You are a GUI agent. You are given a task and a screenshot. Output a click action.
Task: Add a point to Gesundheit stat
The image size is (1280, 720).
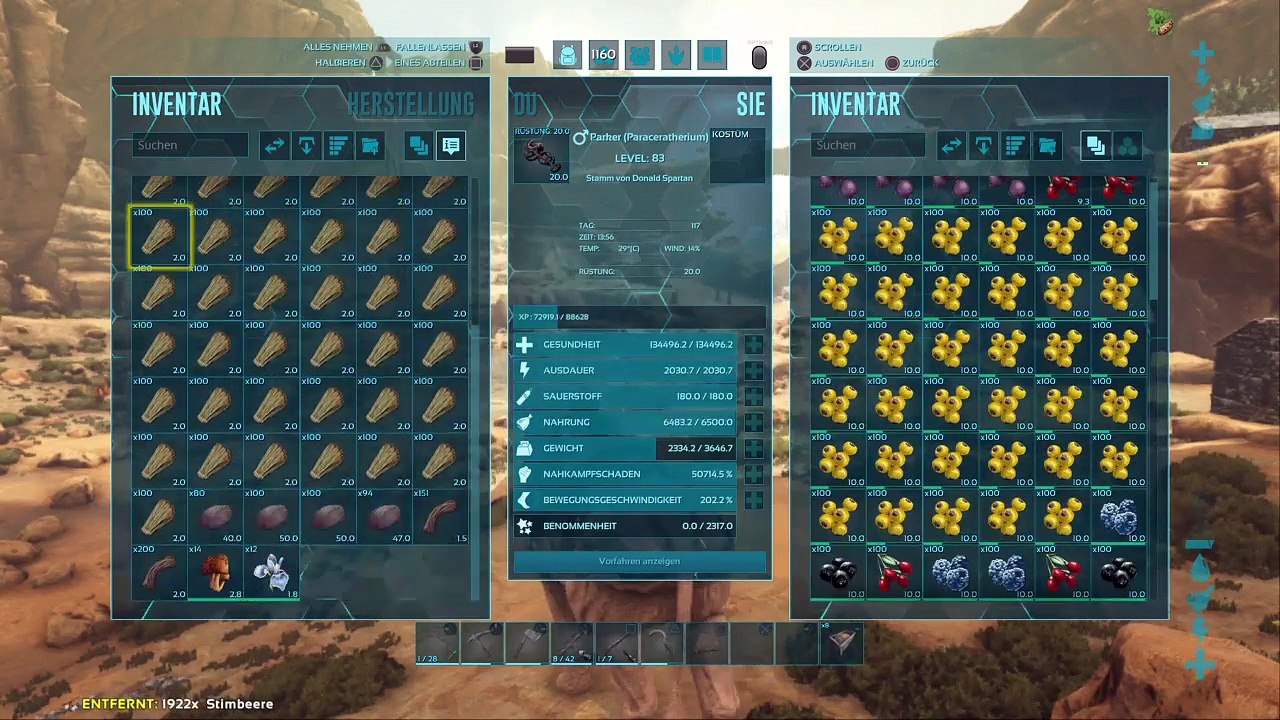click(753, 345)
